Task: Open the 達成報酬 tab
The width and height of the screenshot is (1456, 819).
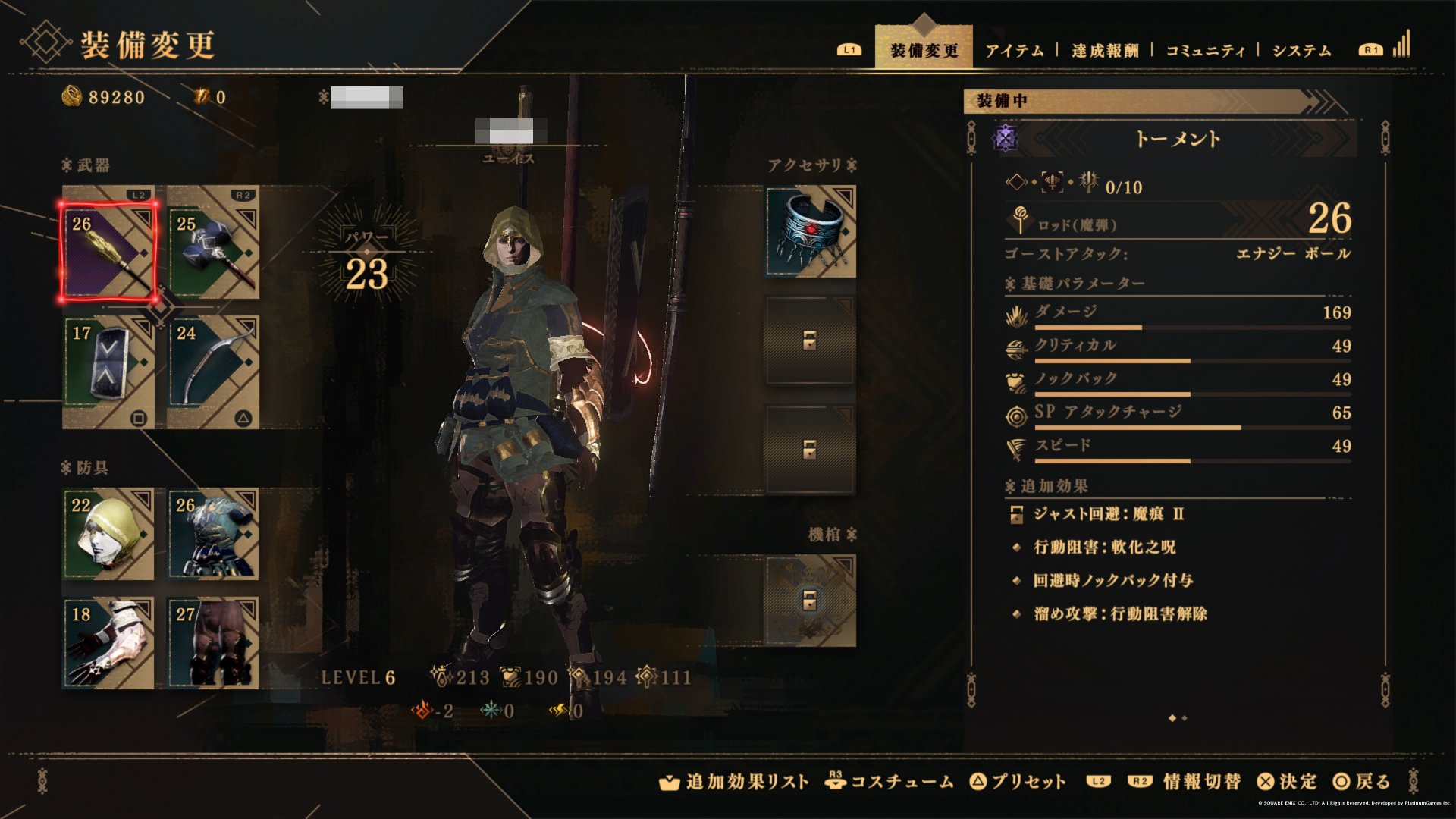Action: [1105, 51]
